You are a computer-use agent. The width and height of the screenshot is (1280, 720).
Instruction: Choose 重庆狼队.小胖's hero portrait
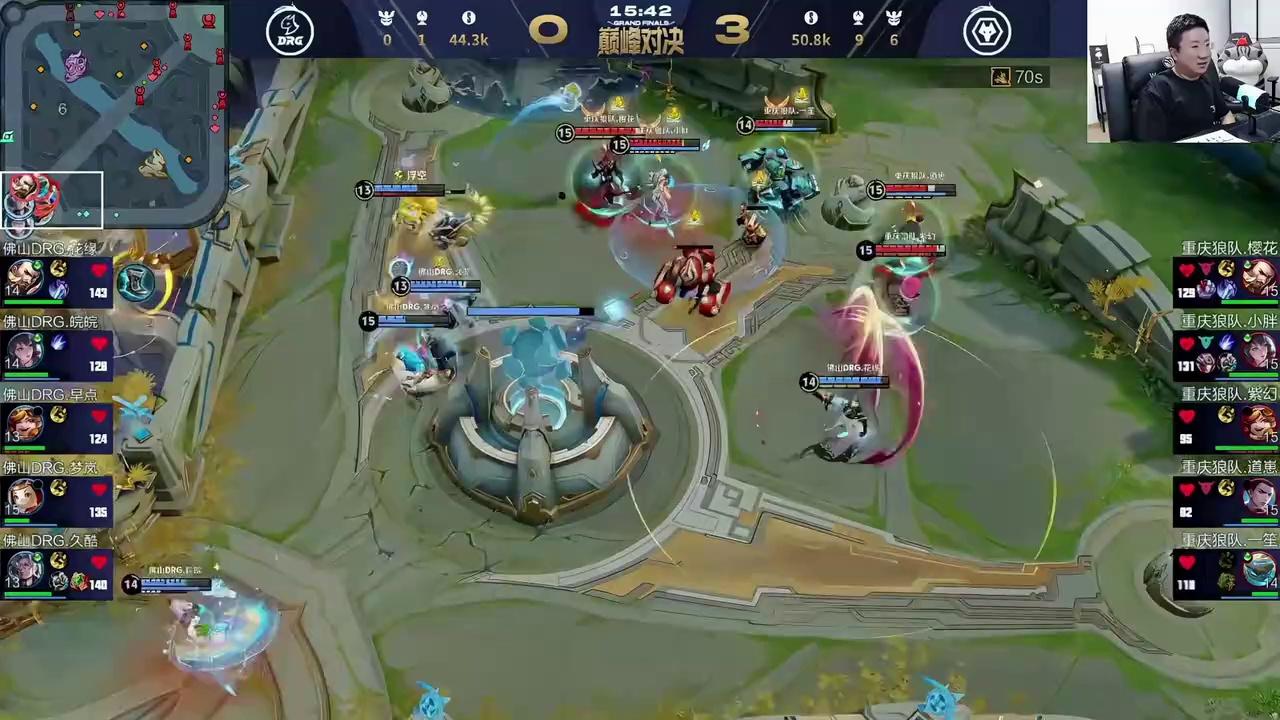1258,352
